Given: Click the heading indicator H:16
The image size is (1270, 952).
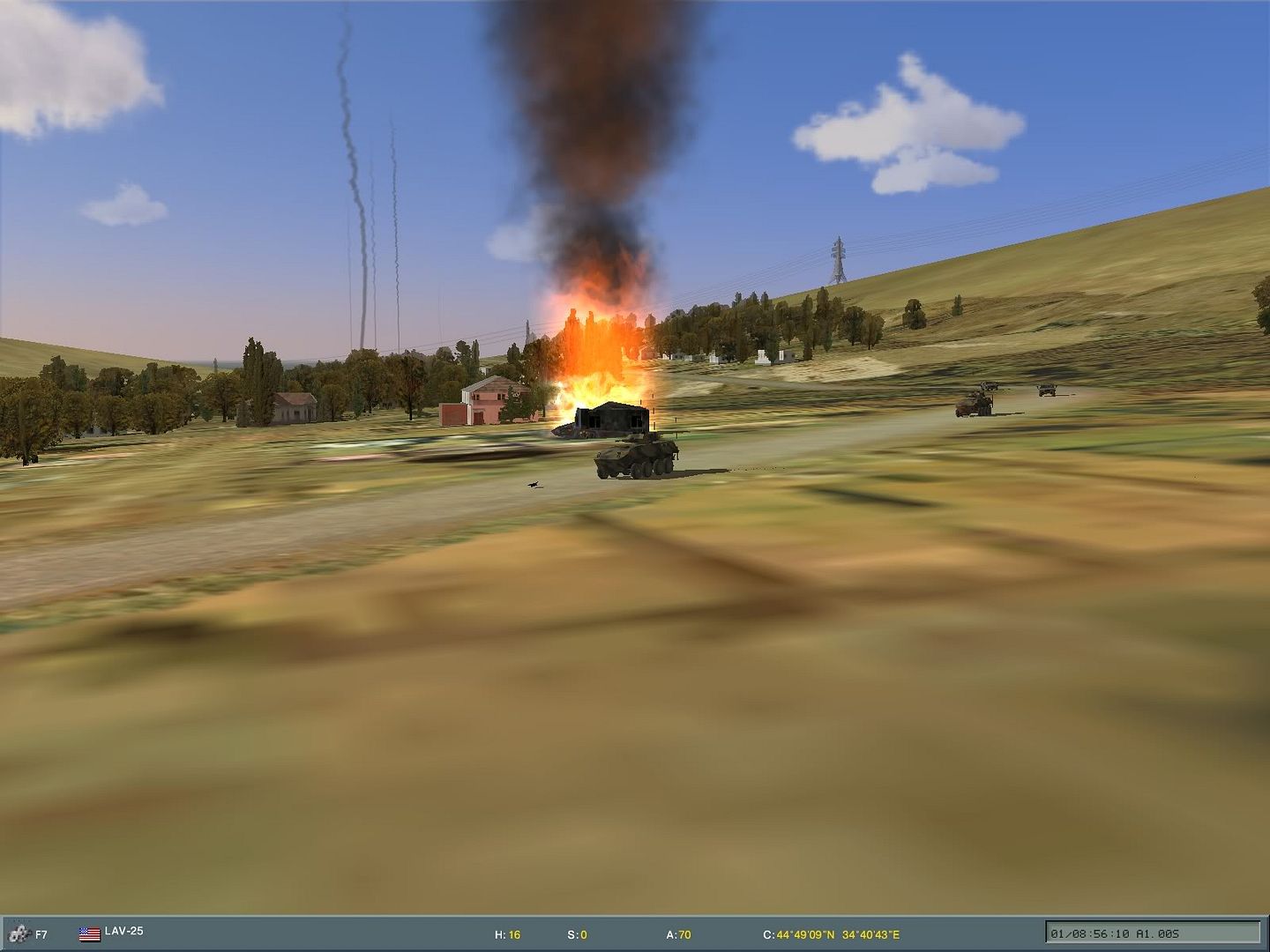Looking at the screenshot, I should (508, 933).
